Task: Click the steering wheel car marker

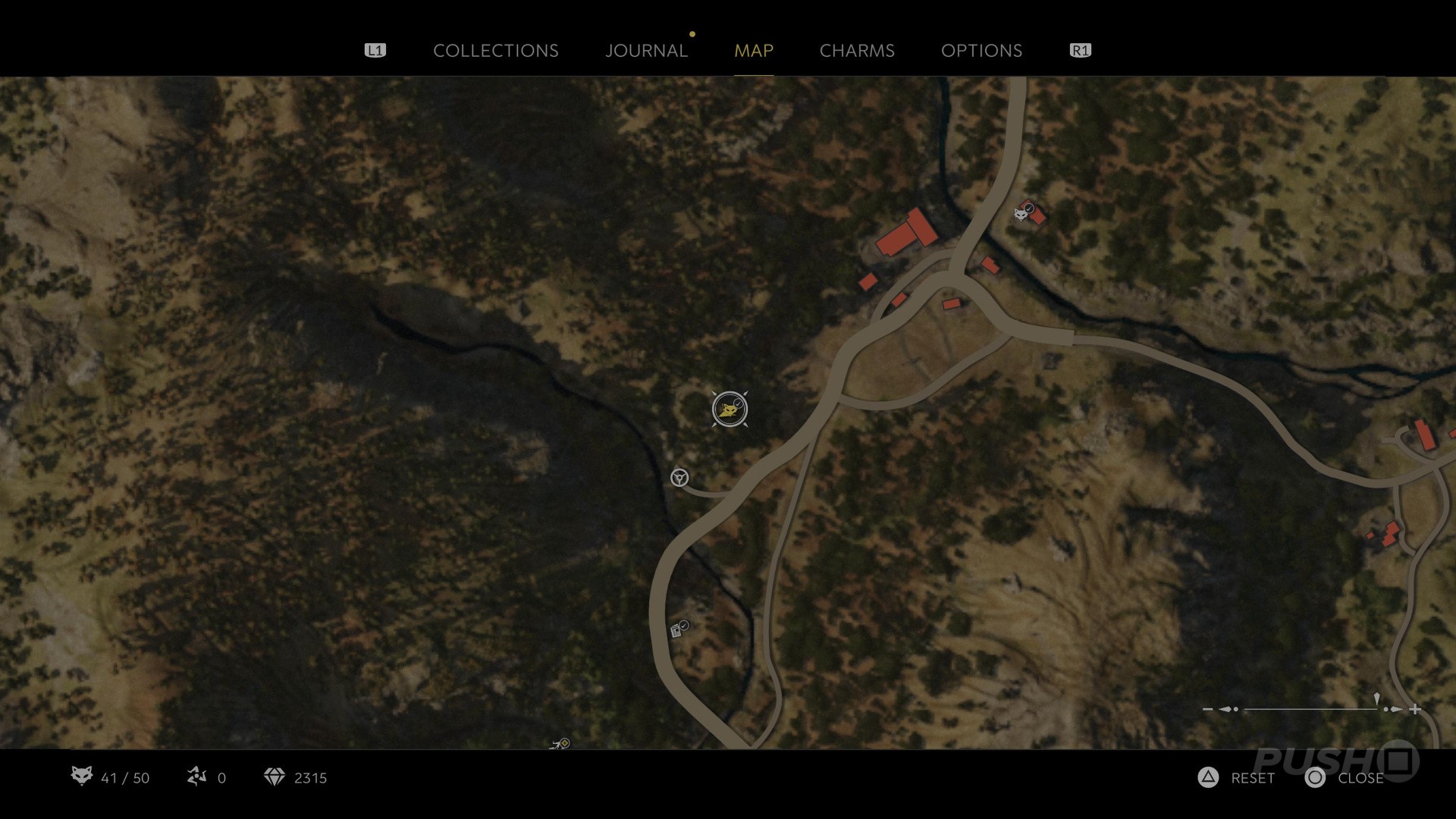Action: pos(679,477)
